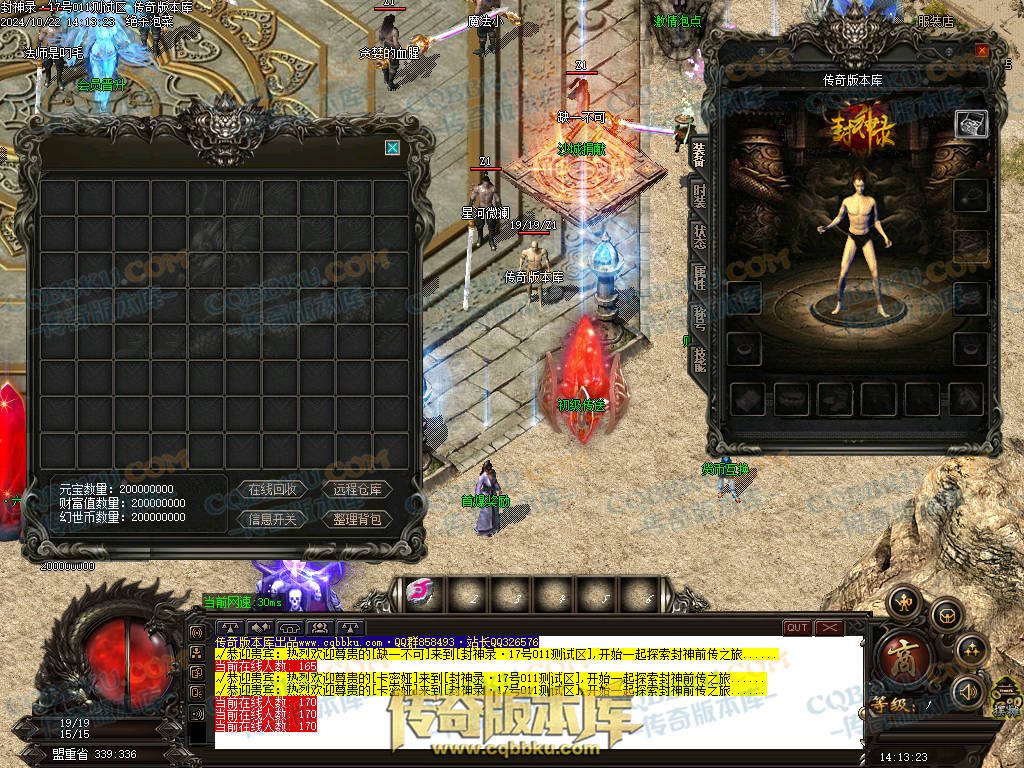Use the pink rune in hotbar slot one

[421, 592]
